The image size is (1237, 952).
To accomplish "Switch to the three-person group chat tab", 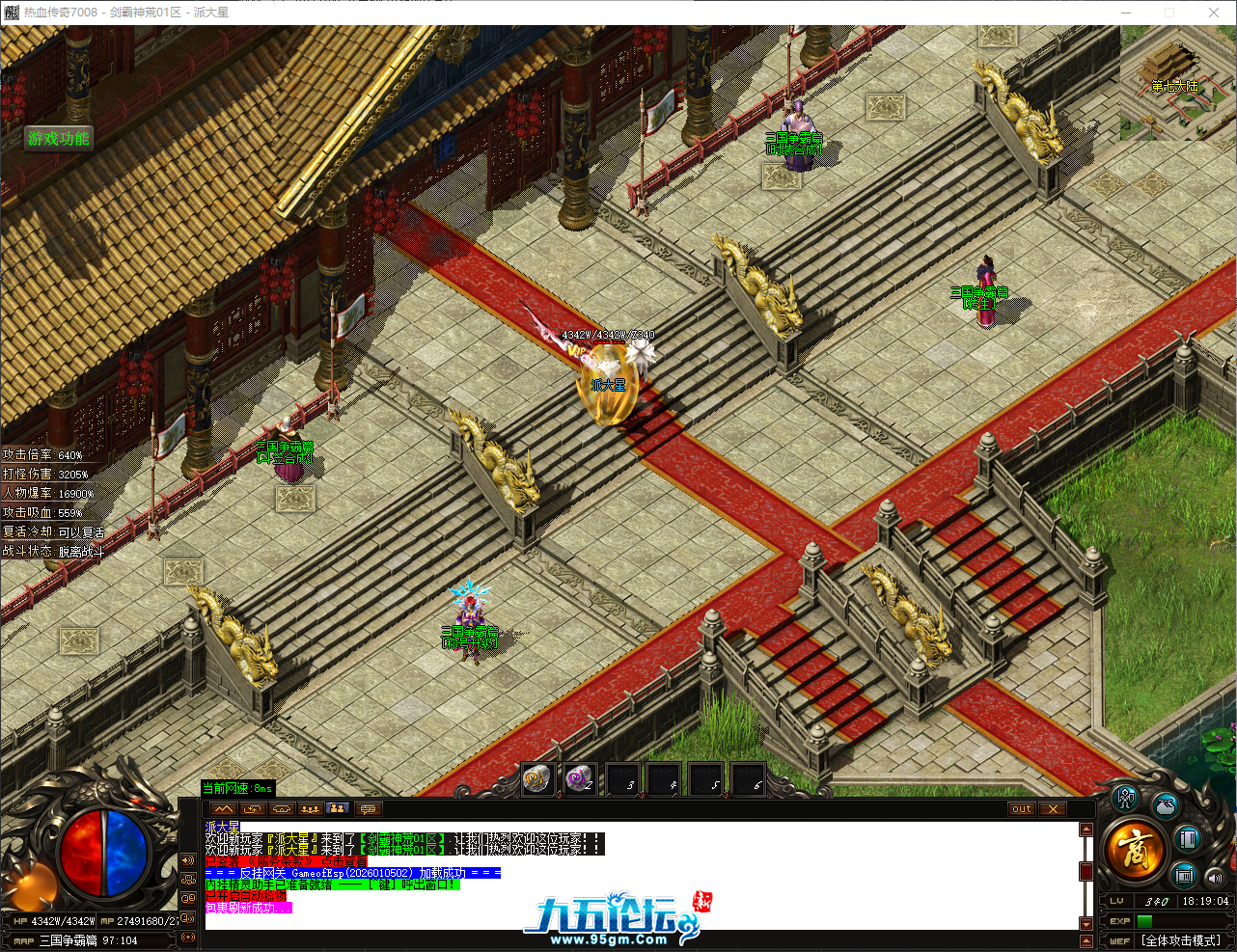I will [311, 809].
